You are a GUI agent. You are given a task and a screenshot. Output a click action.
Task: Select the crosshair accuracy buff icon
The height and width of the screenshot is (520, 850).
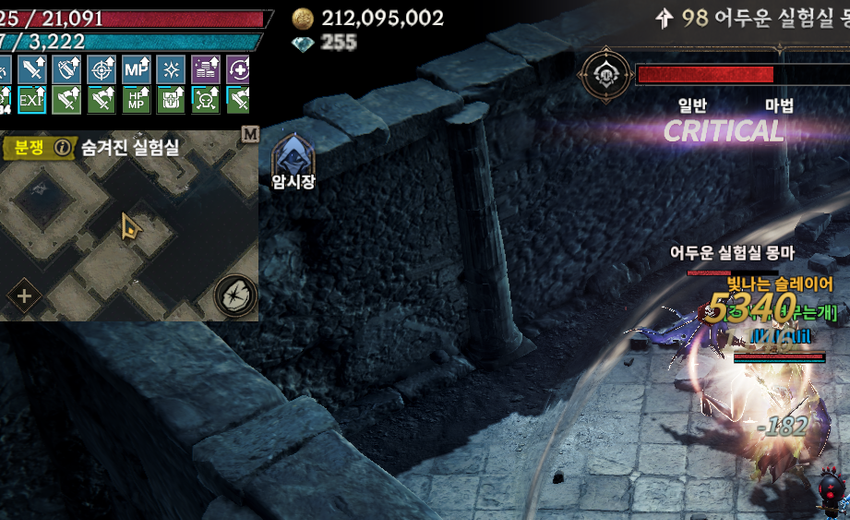(102, 69)
